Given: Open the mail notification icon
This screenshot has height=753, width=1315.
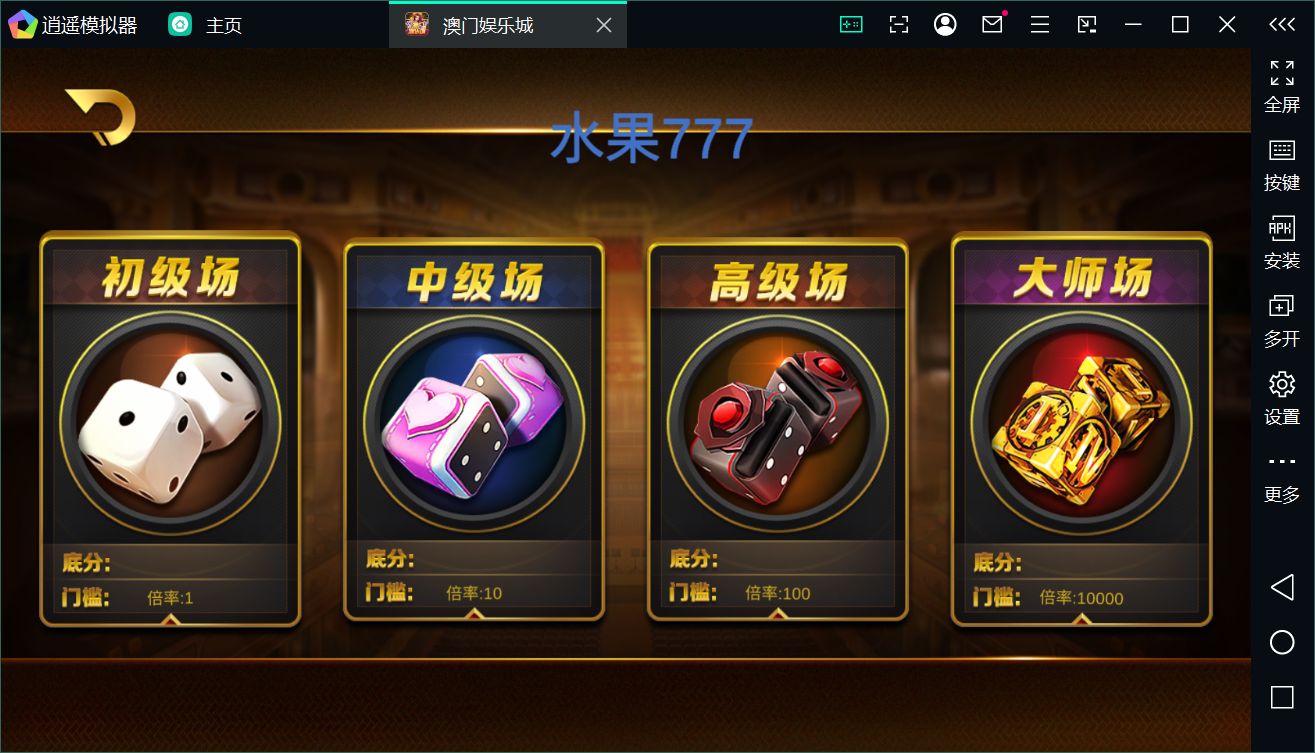Looking at the screenshot, I should 992,23.
